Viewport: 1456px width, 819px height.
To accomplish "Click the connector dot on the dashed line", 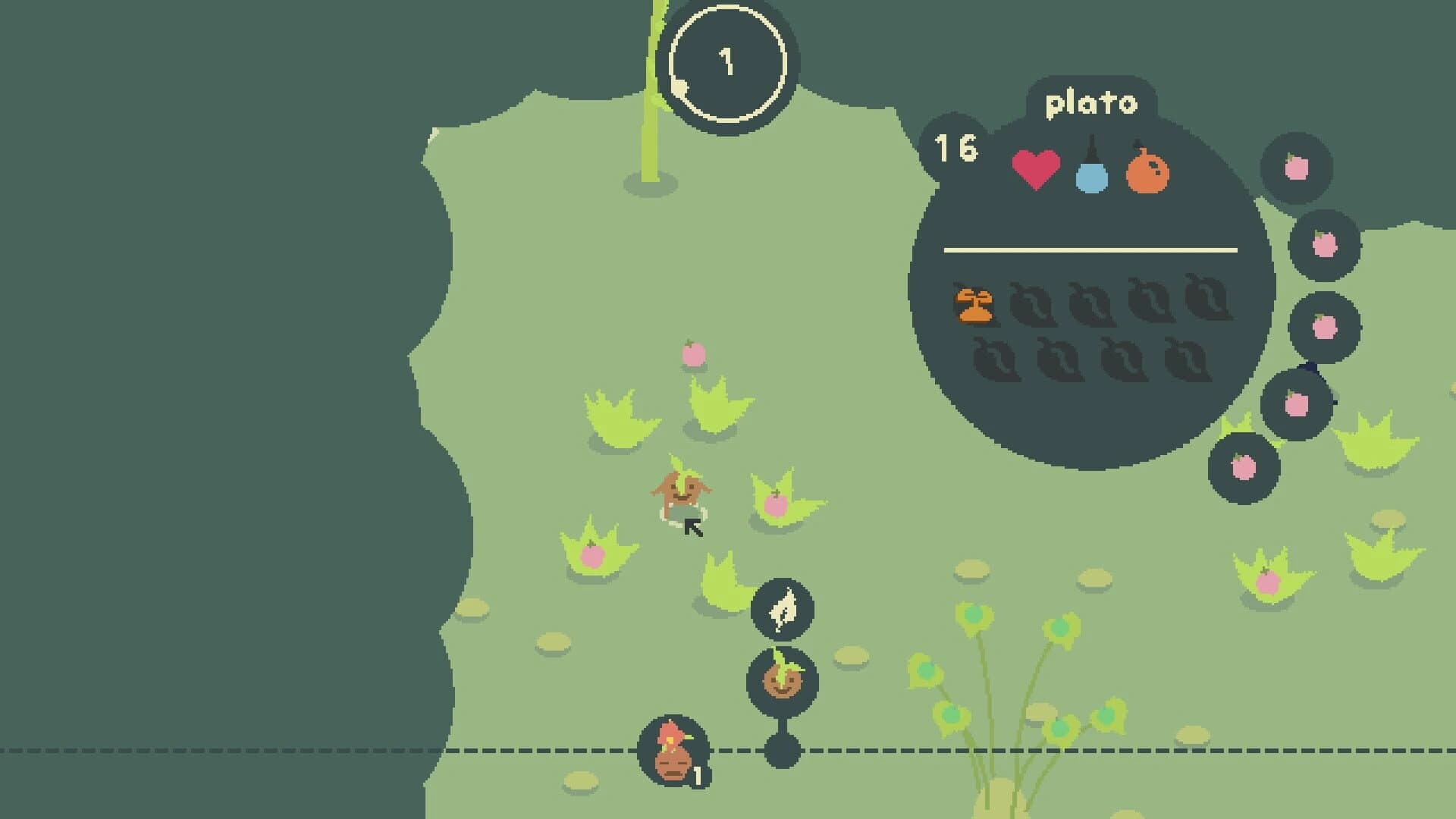I will tap(781, 750).
